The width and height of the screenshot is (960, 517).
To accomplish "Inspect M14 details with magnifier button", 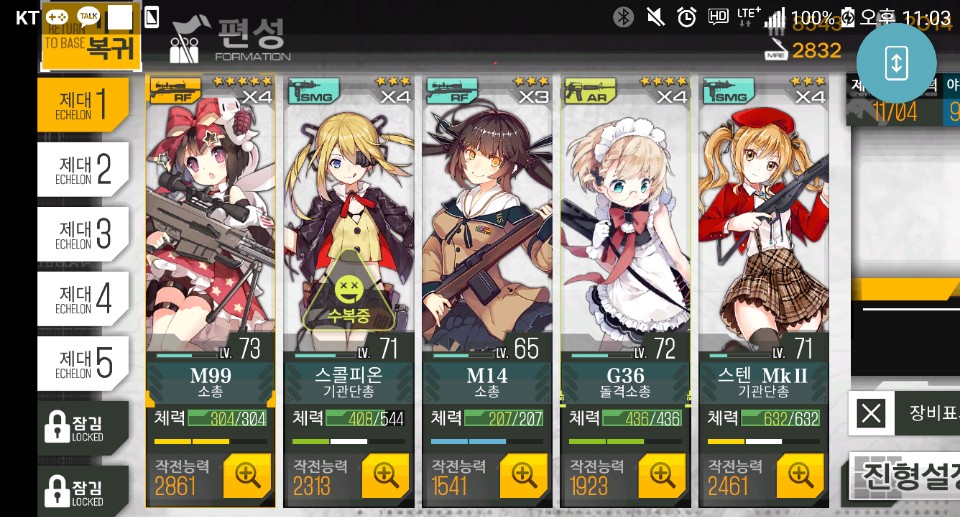I will (522, 476).
